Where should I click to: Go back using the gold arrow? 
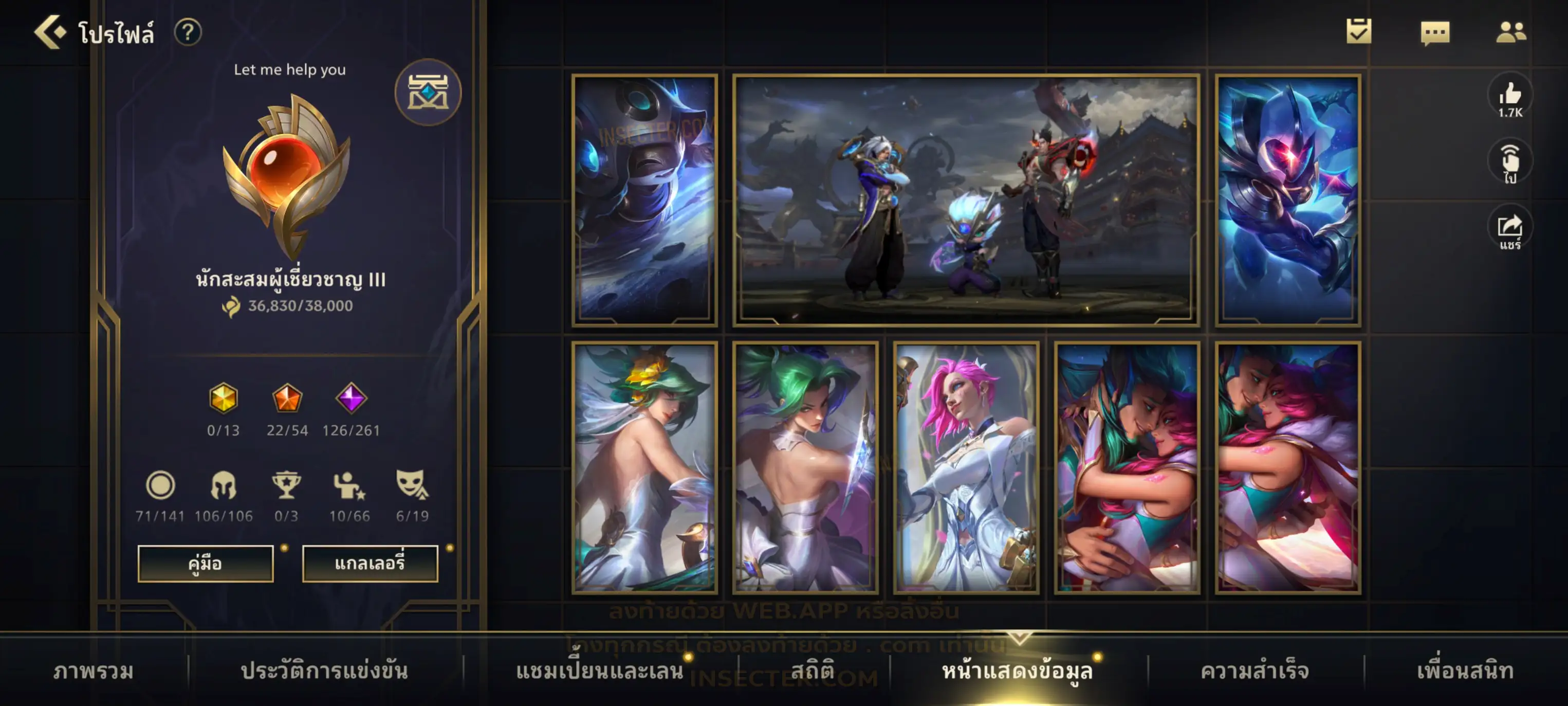pos(50,32)
